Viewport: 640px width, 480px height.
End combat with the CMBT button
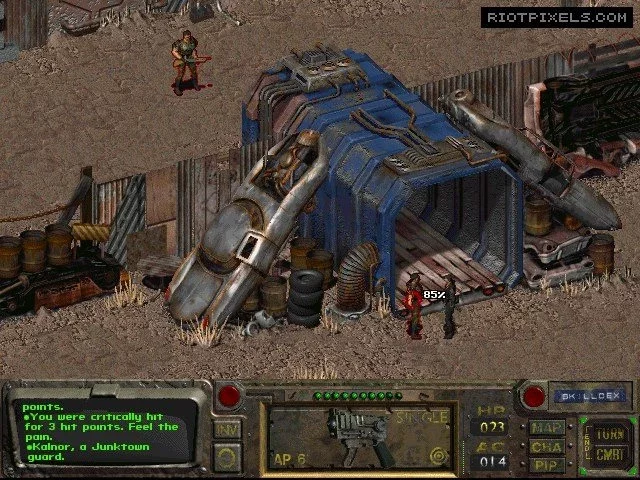[609, 455]
